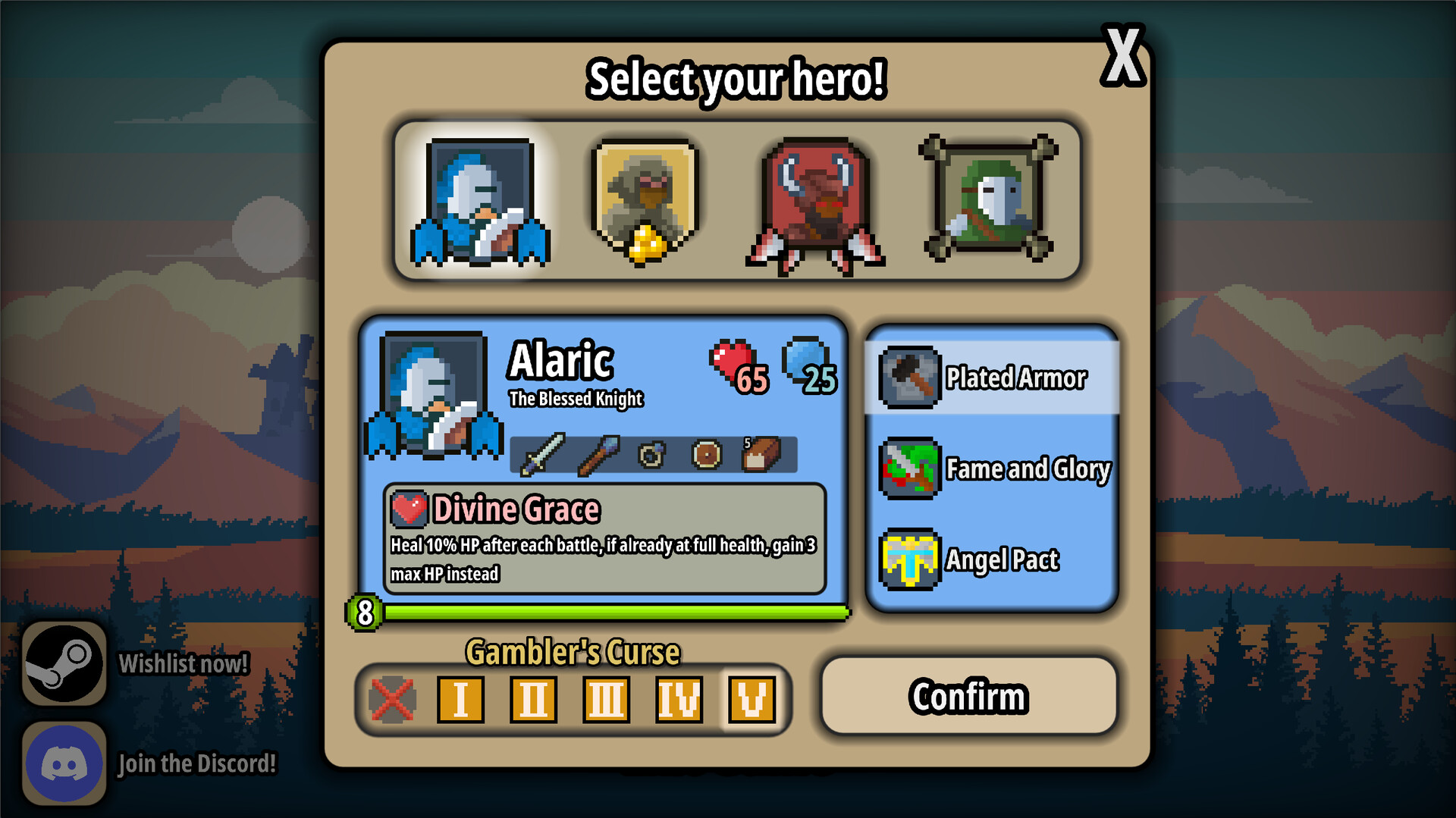1456x818 pixels.
Task: Select the Plated Armor perk
Action: coord(993,378)
